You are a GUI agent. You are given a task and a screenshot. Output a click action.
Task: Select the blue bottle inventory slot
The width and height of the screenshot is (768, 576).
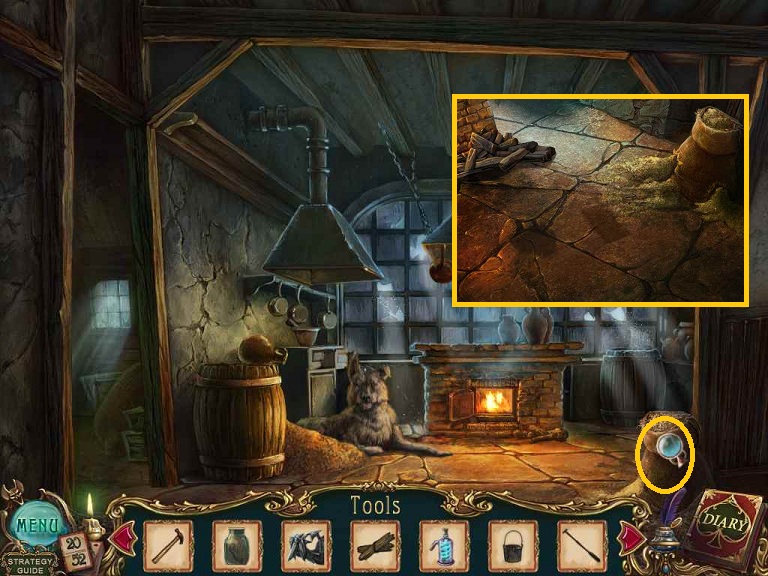pyautogui.click(x=444, y=546)
